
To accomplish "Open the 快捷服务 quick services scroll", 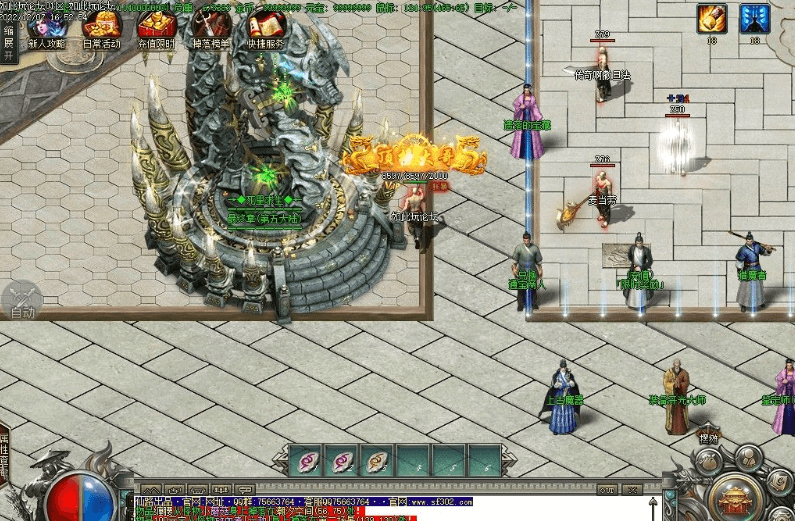I will tap(265, 28).
